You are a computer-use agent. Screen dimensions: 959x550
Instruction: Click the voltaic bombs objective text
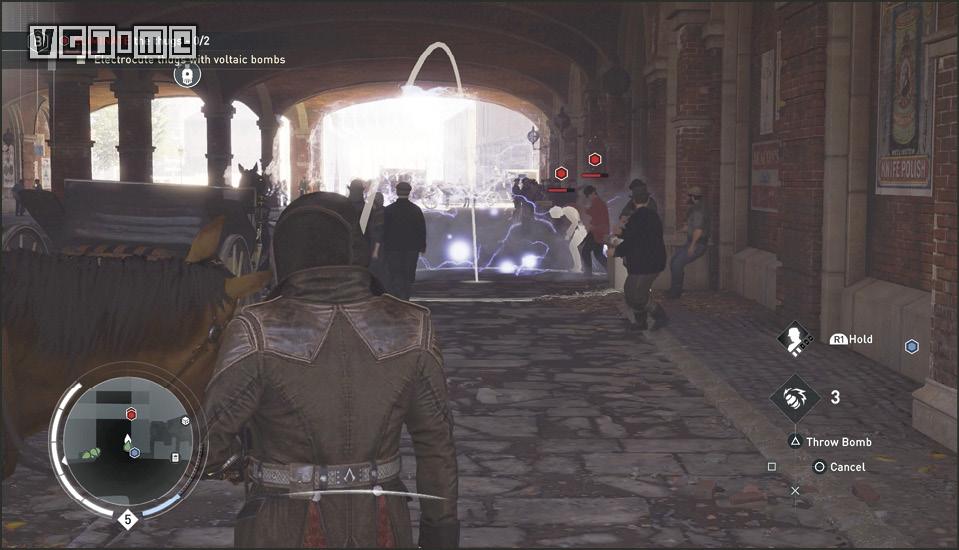[190, 59]
